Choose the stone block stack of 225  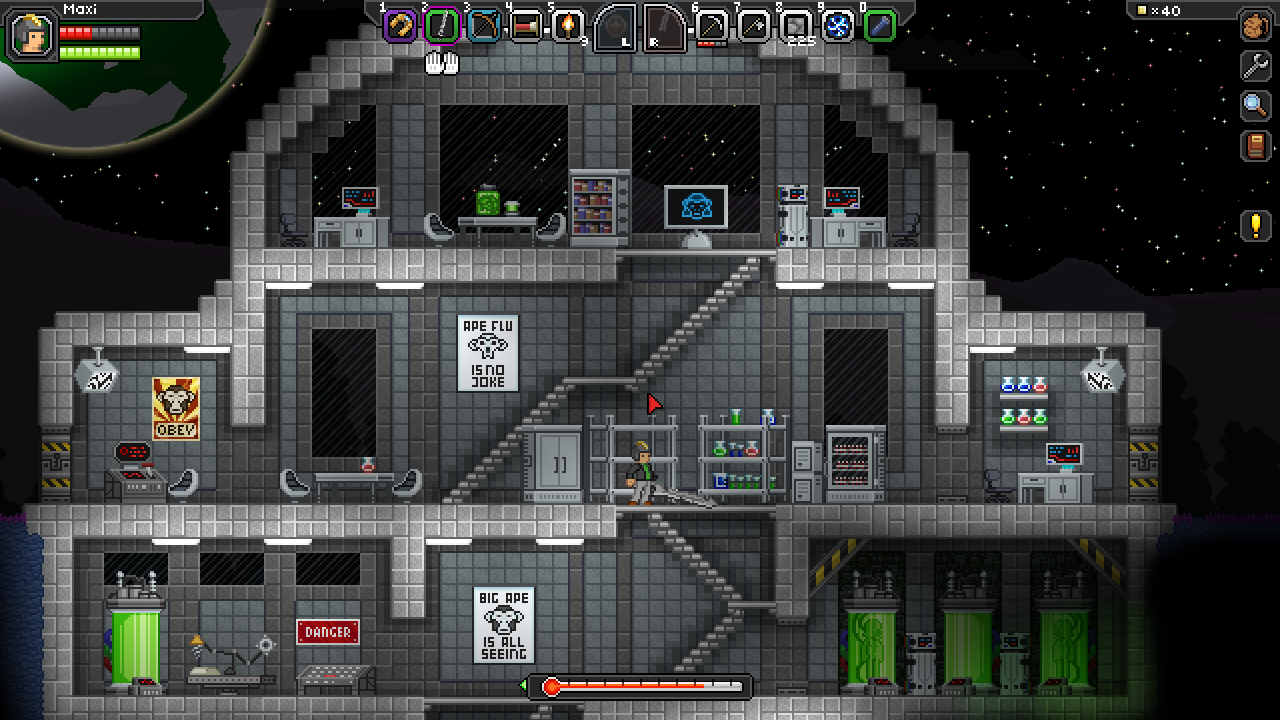pos(796,25)
